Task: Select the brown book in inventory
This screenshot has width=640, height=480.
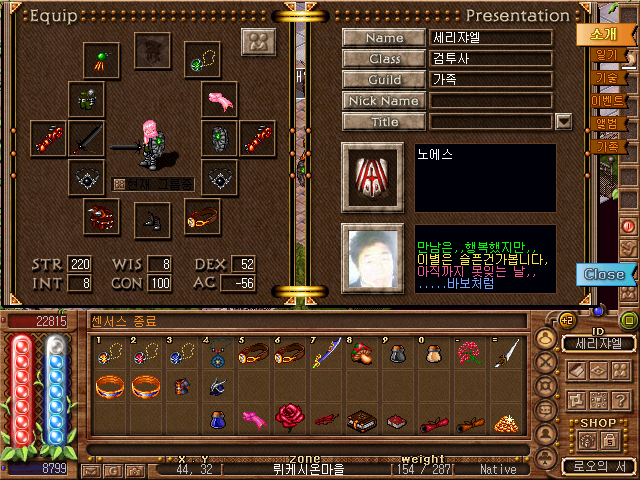Action: point(360,420)
